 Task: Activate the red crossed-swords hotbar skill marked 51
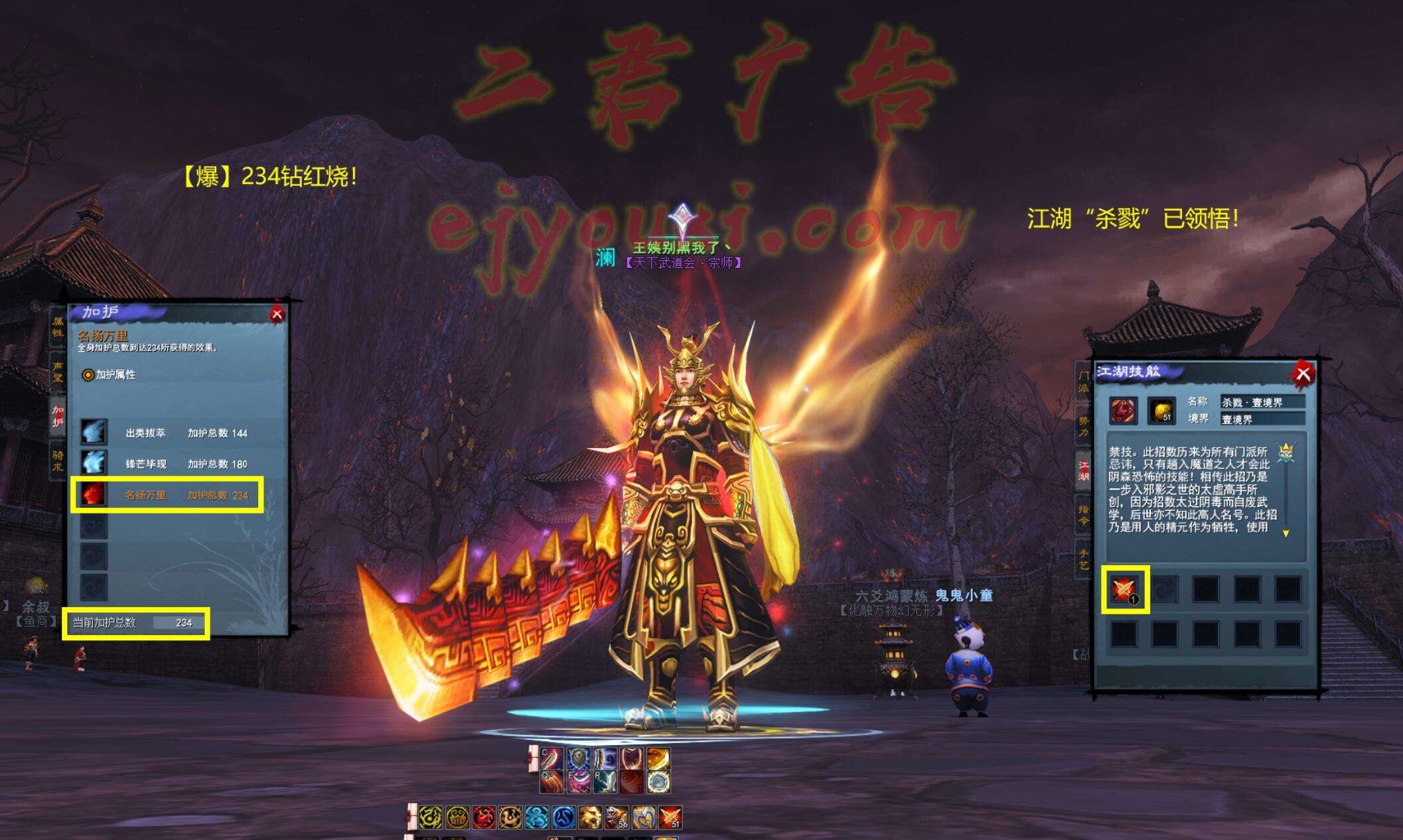pyautogui.click(x=670, y=817)
